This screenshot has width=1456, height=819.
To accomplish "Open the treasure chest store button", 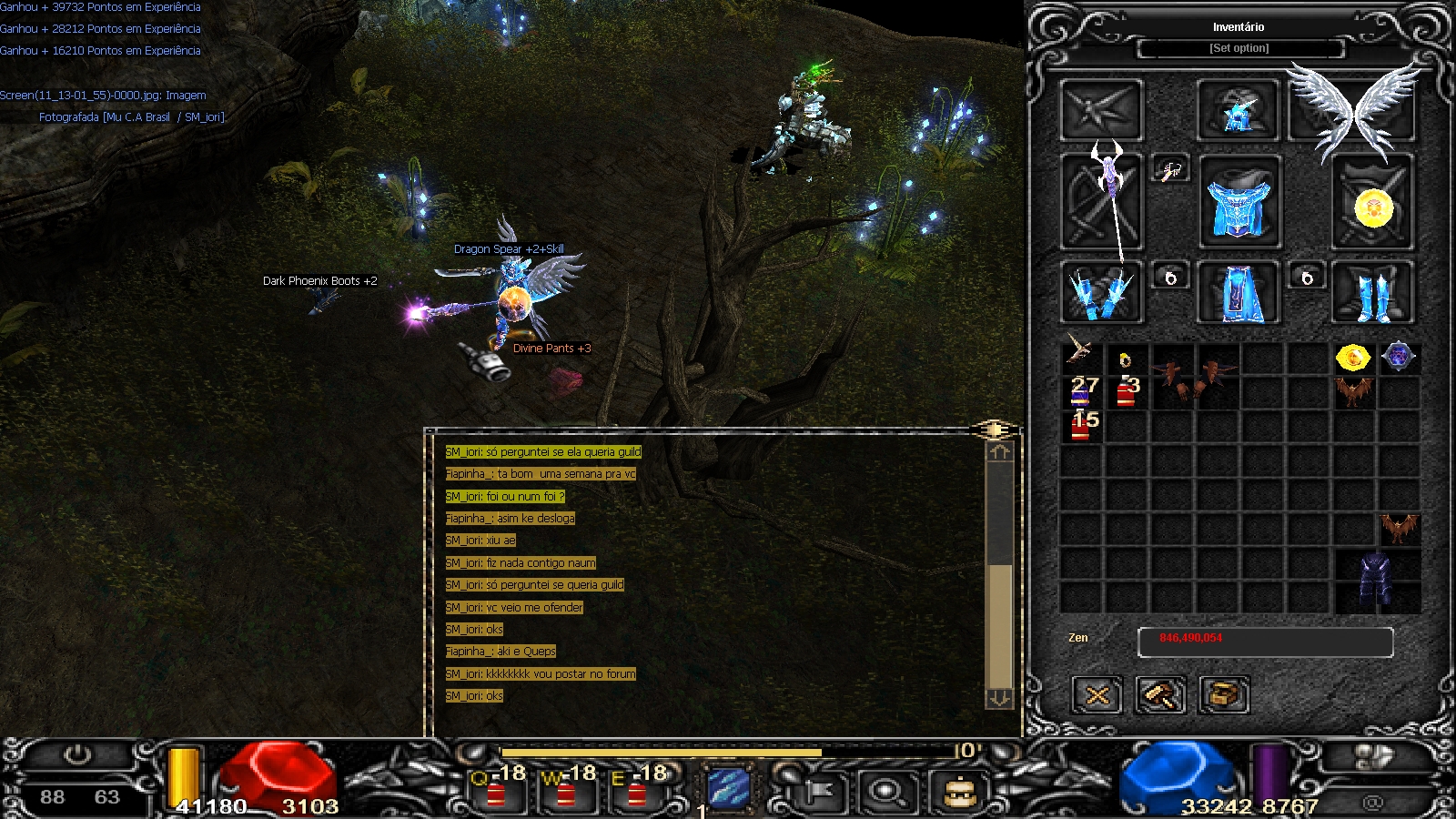I will tap(1224, 696).
